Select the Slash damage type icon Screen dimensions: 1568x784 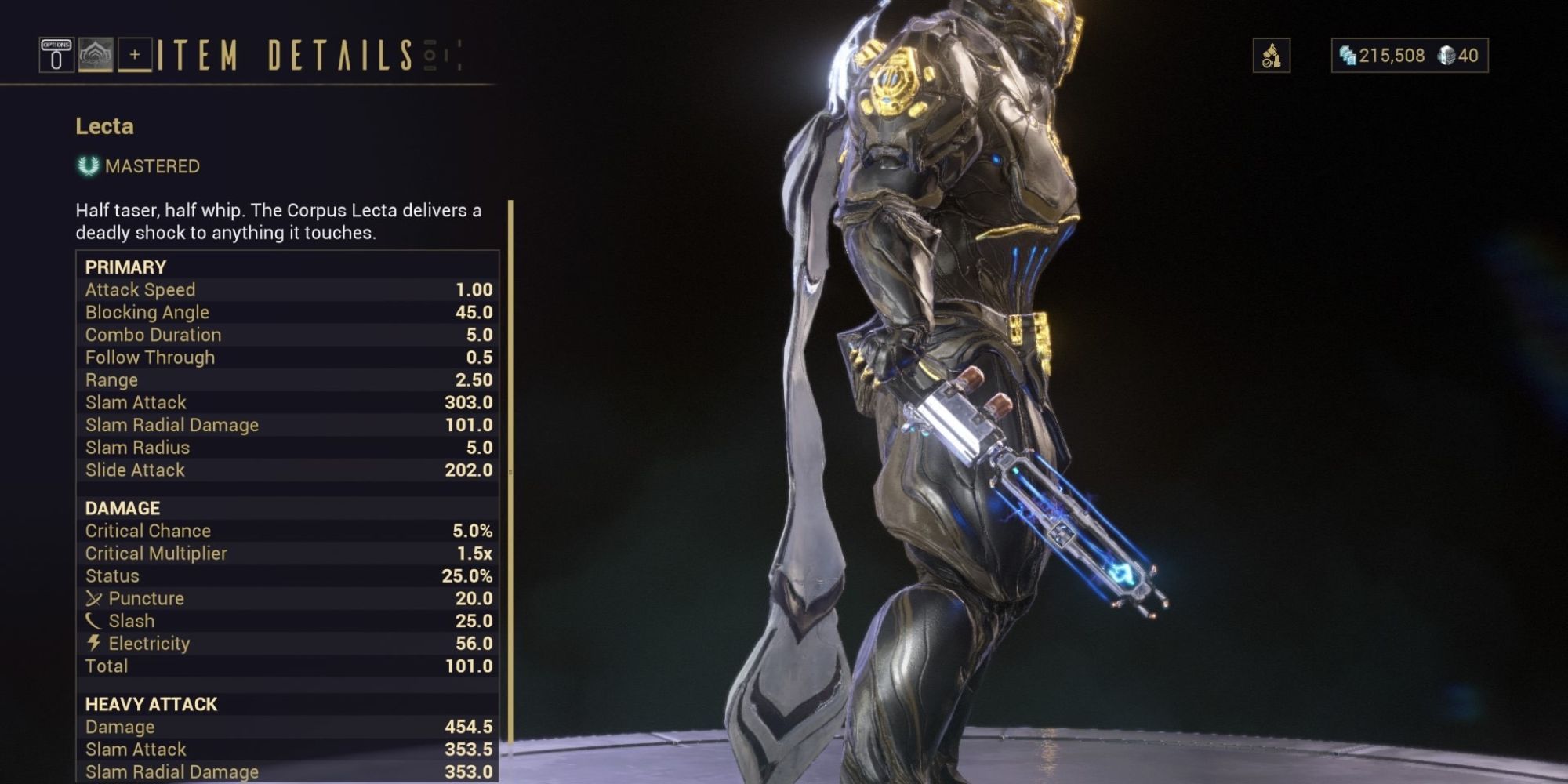click(x=96, y=620)
